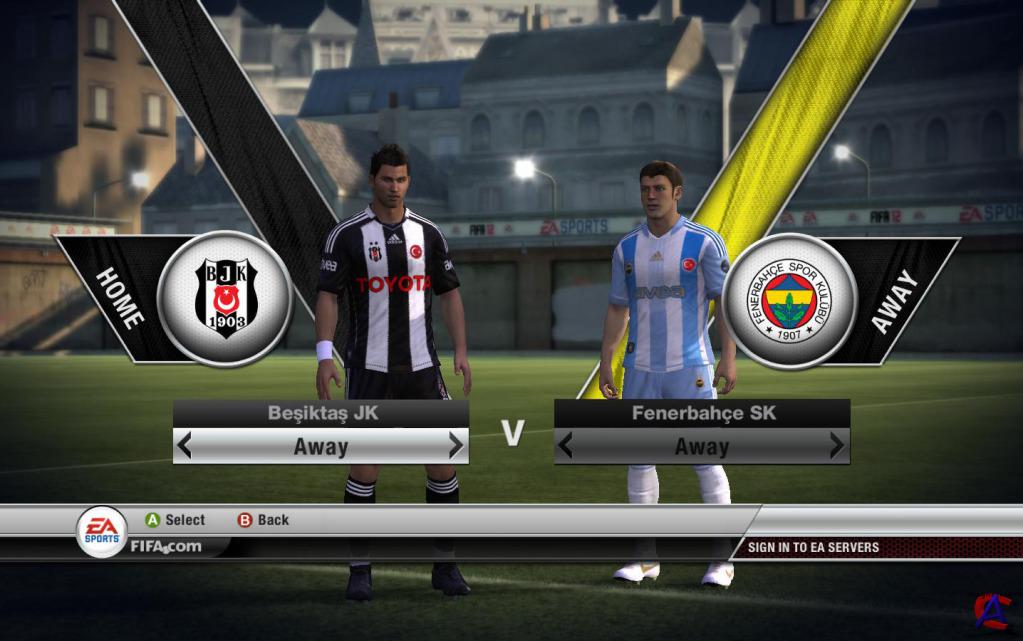Click the EA Sports logo badge
The height and width of the screenshot is (641, 1023).
(x=102, y=532)
